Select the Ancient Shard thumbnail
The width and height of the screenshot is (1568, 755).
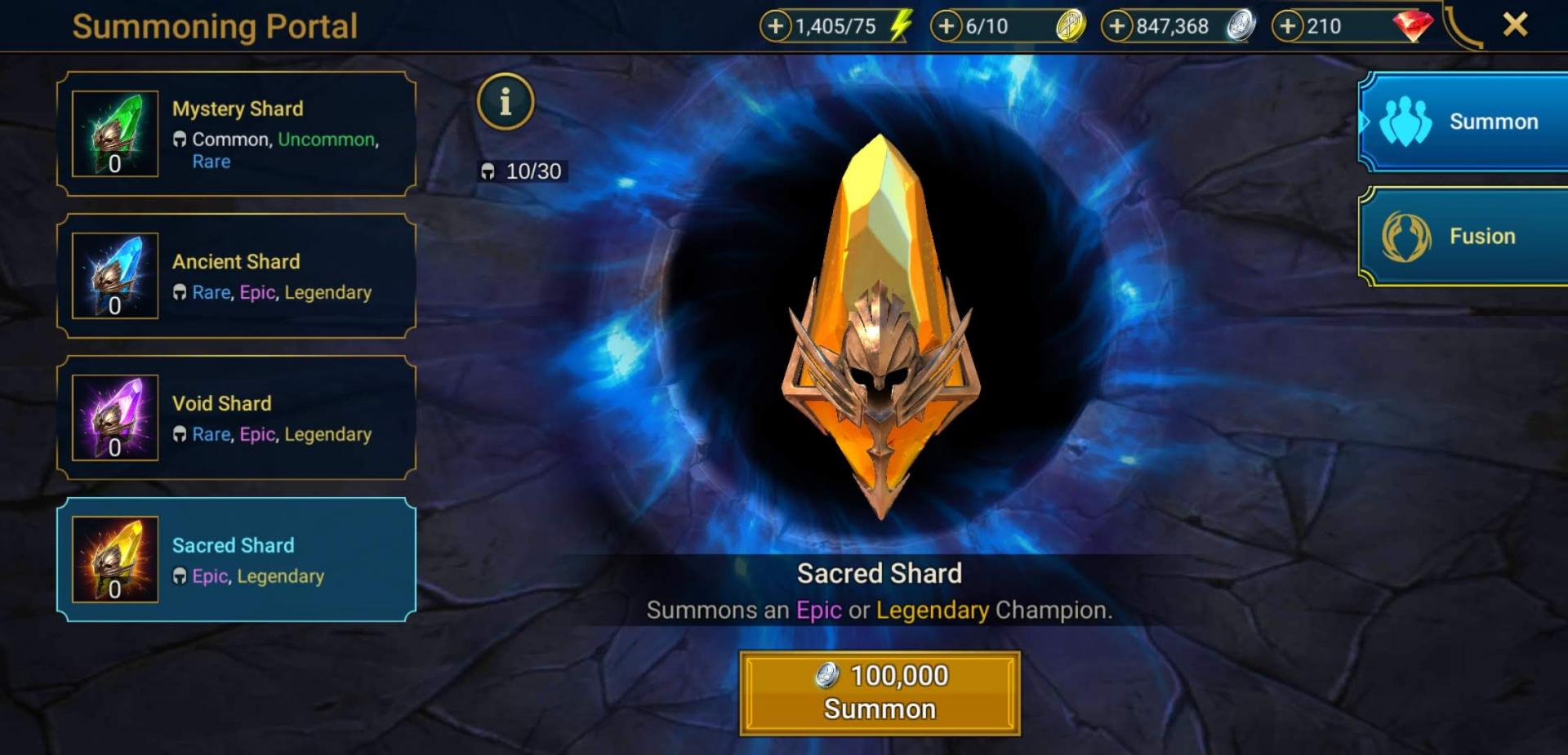[x=115, y=276]
